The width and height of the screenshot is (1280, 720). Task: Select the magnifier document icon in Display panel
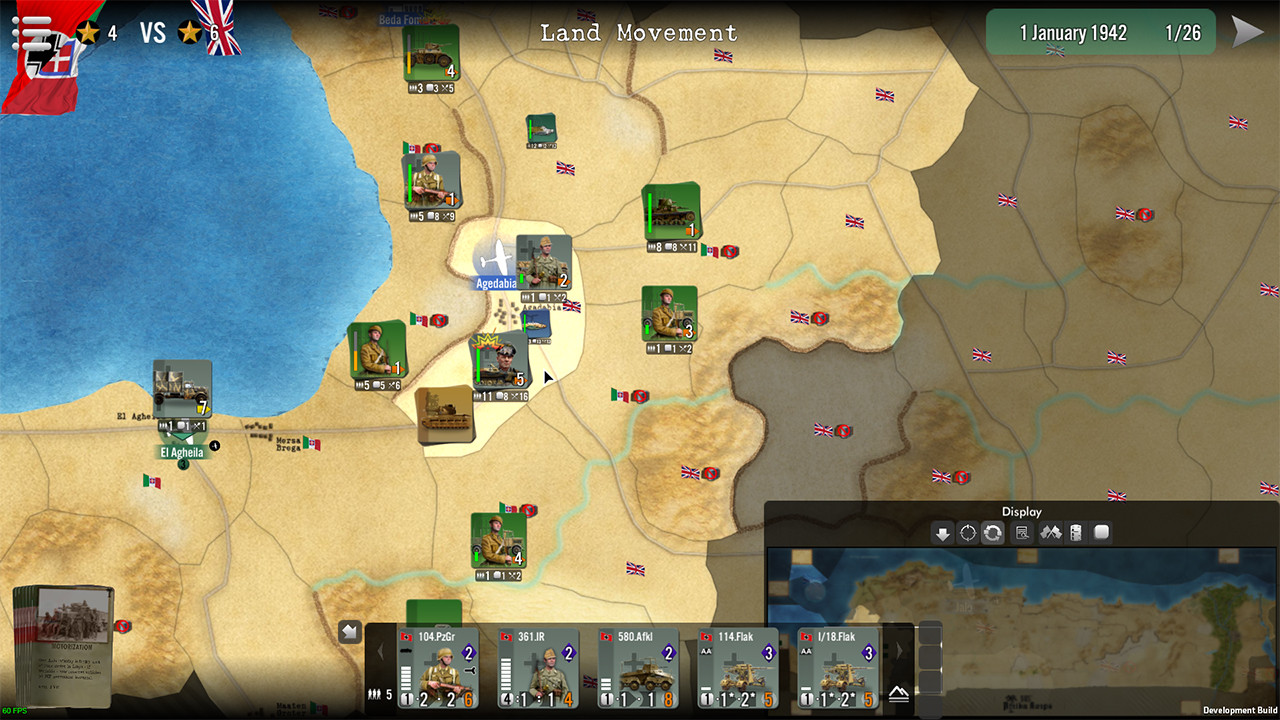click(1021, 533)
